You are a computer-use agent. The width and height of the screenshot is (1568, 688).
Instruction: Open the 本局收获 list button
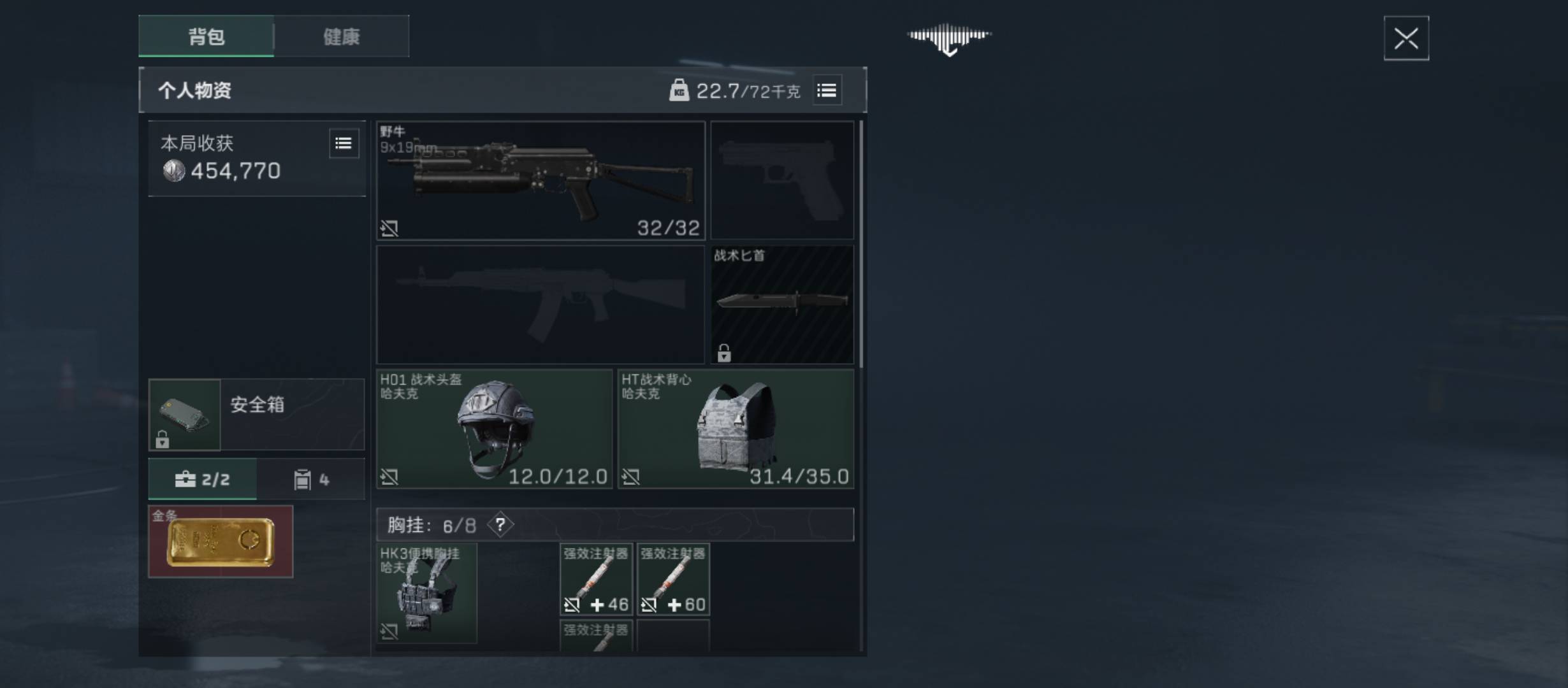click(343, 143)
